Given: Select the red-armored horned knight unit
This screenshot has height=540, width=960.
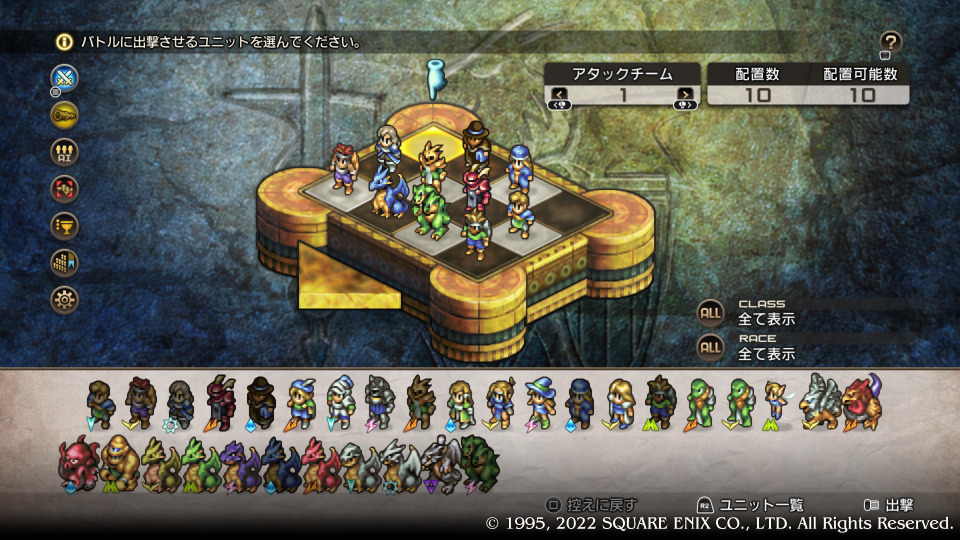Looking at the screenshot, I should pos(220,401).
